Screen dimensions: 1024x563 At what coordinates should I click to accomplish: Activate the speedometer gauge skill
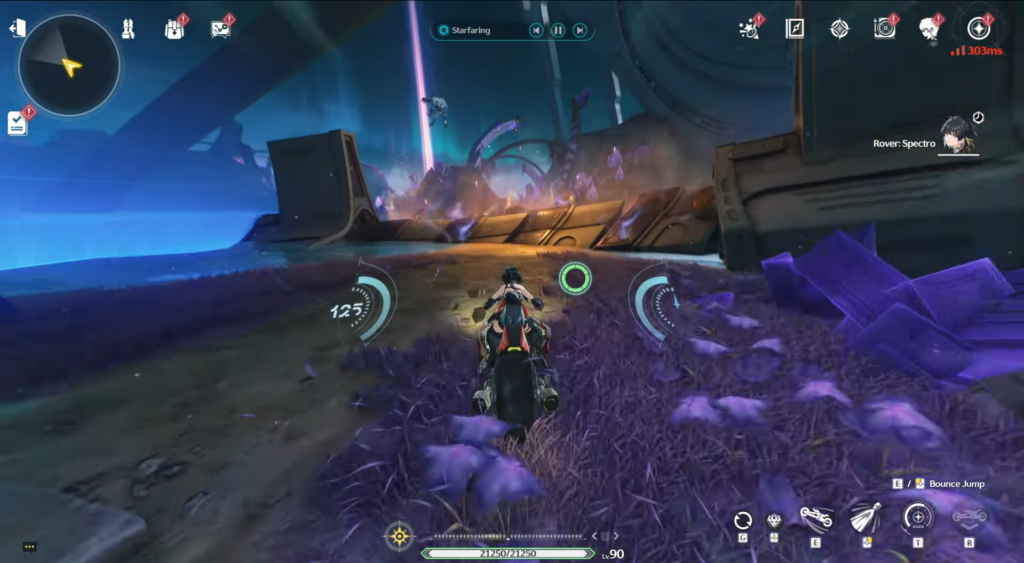coord(917,518)
